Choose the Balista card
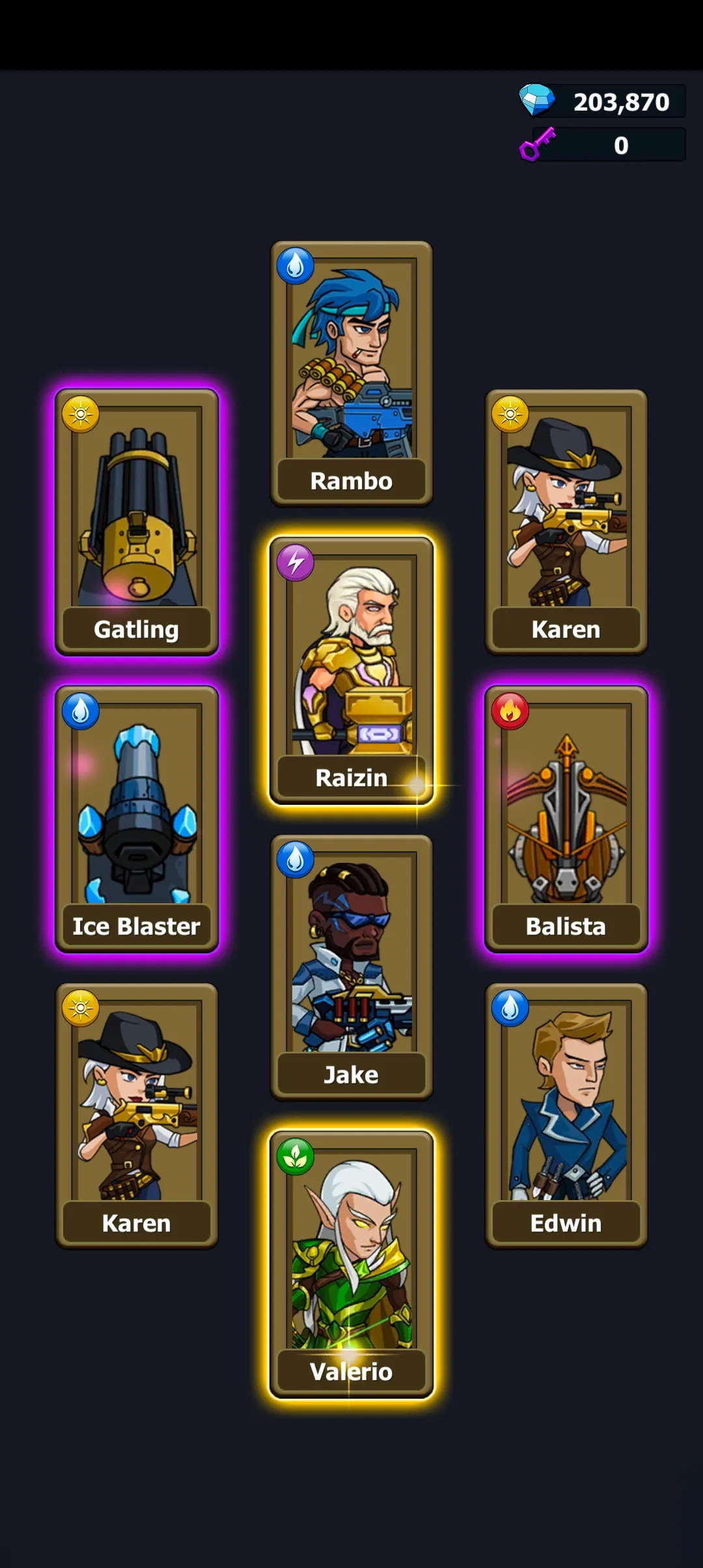 566,819
